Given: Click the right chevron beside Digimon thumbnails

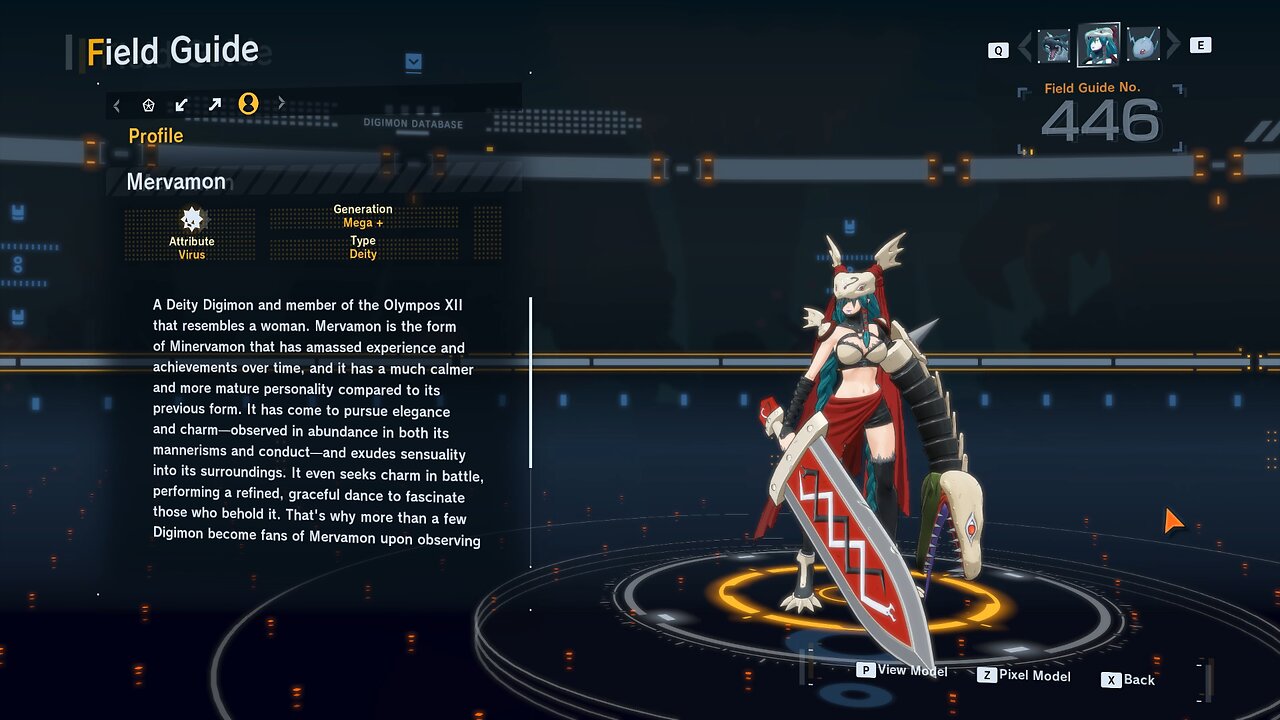Looking at the screenshot, I should coord(1173,45).
